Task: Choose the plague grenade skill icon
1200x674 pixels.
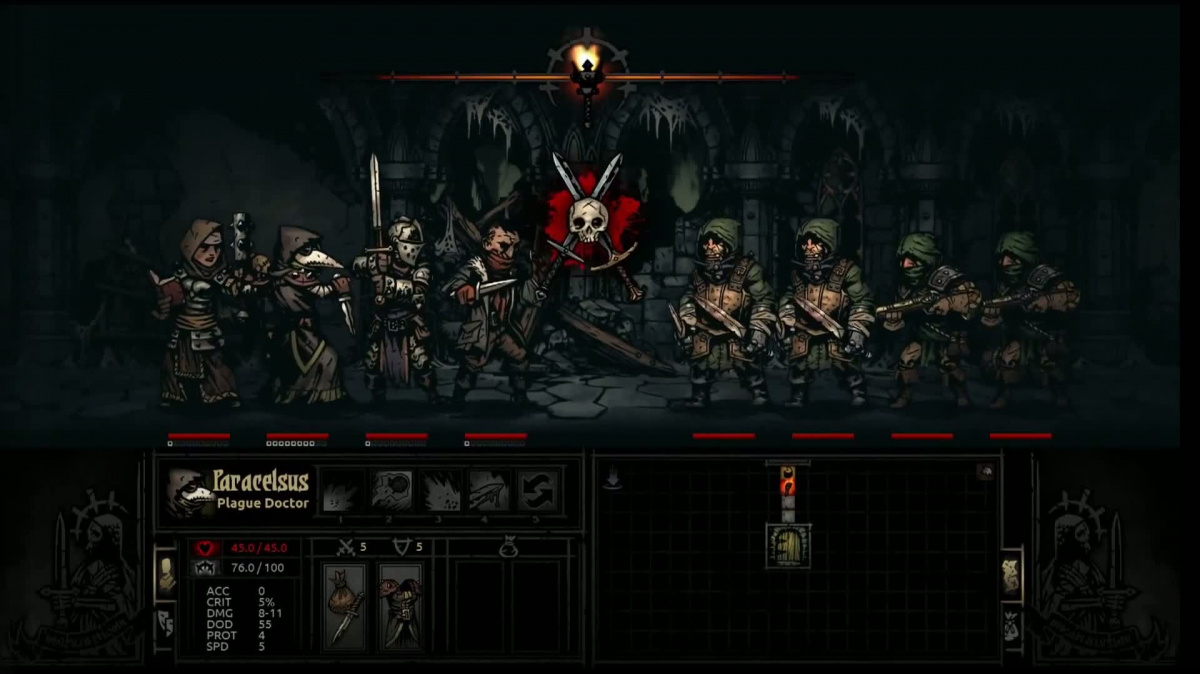Action: 392,491
